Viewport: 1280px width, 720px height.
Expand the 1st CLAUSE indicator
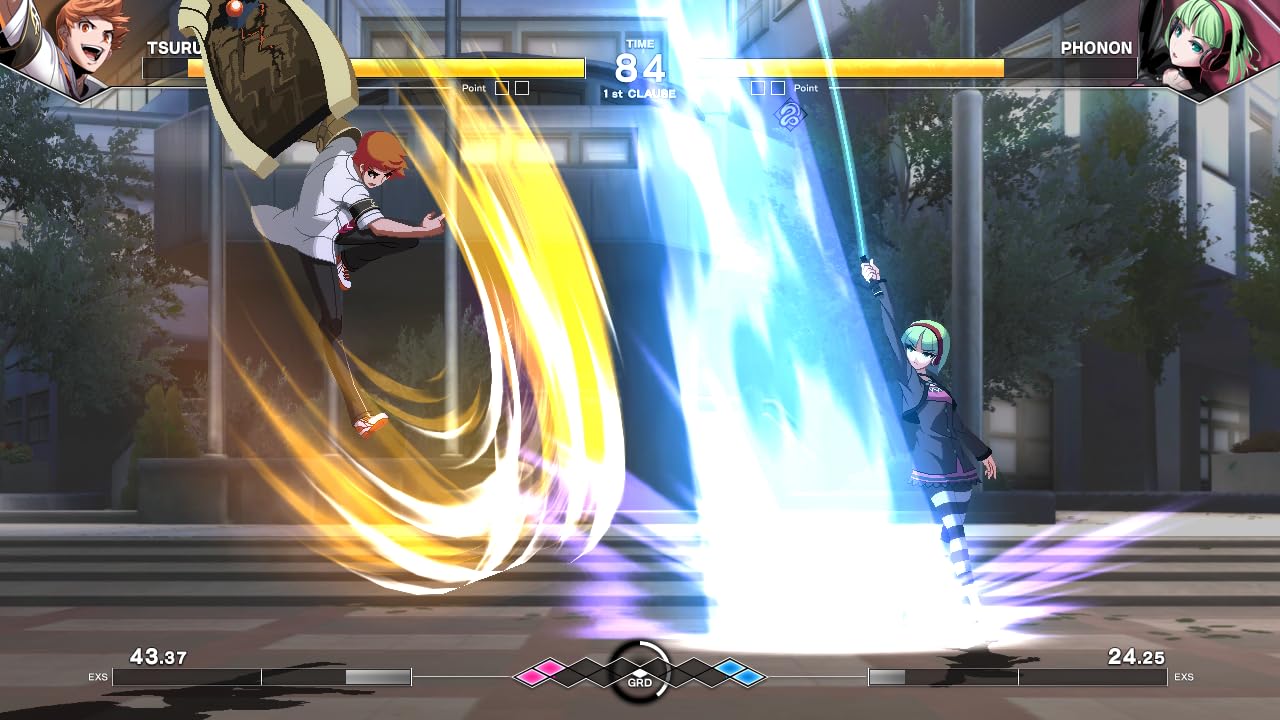(x=638, y=93)
